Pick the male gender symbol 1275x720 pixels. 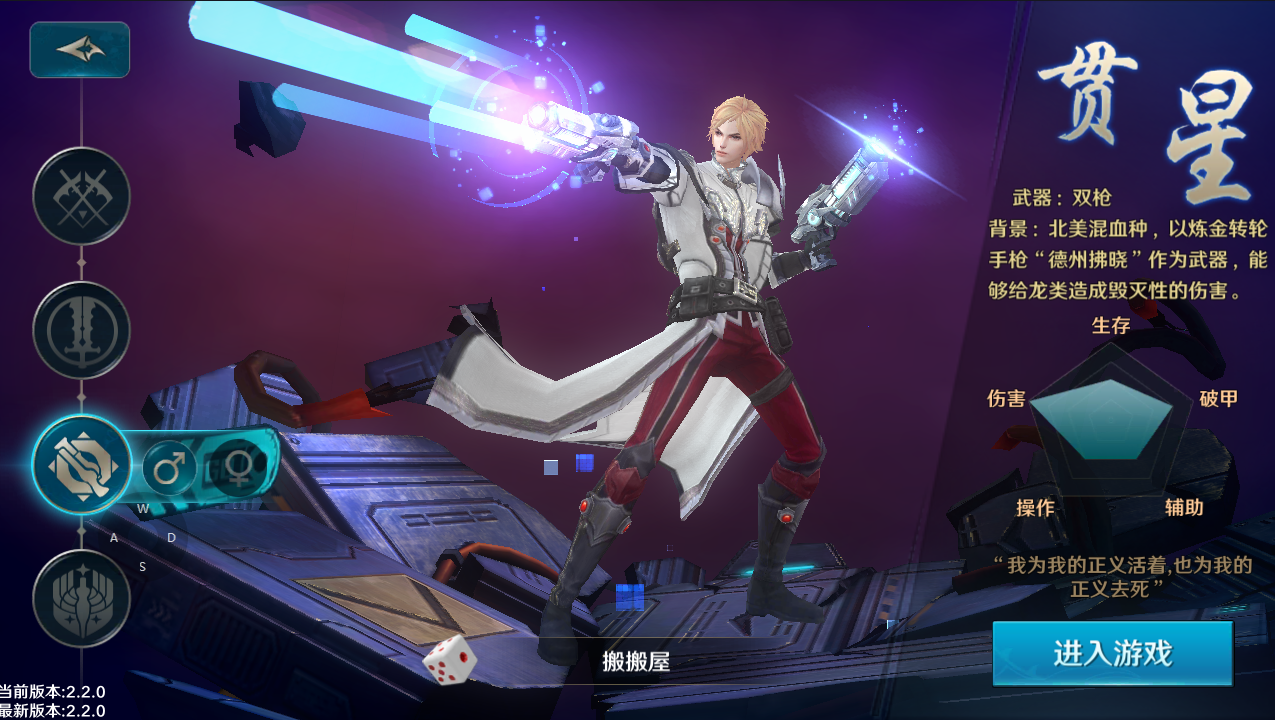click(x=169, y=467)
